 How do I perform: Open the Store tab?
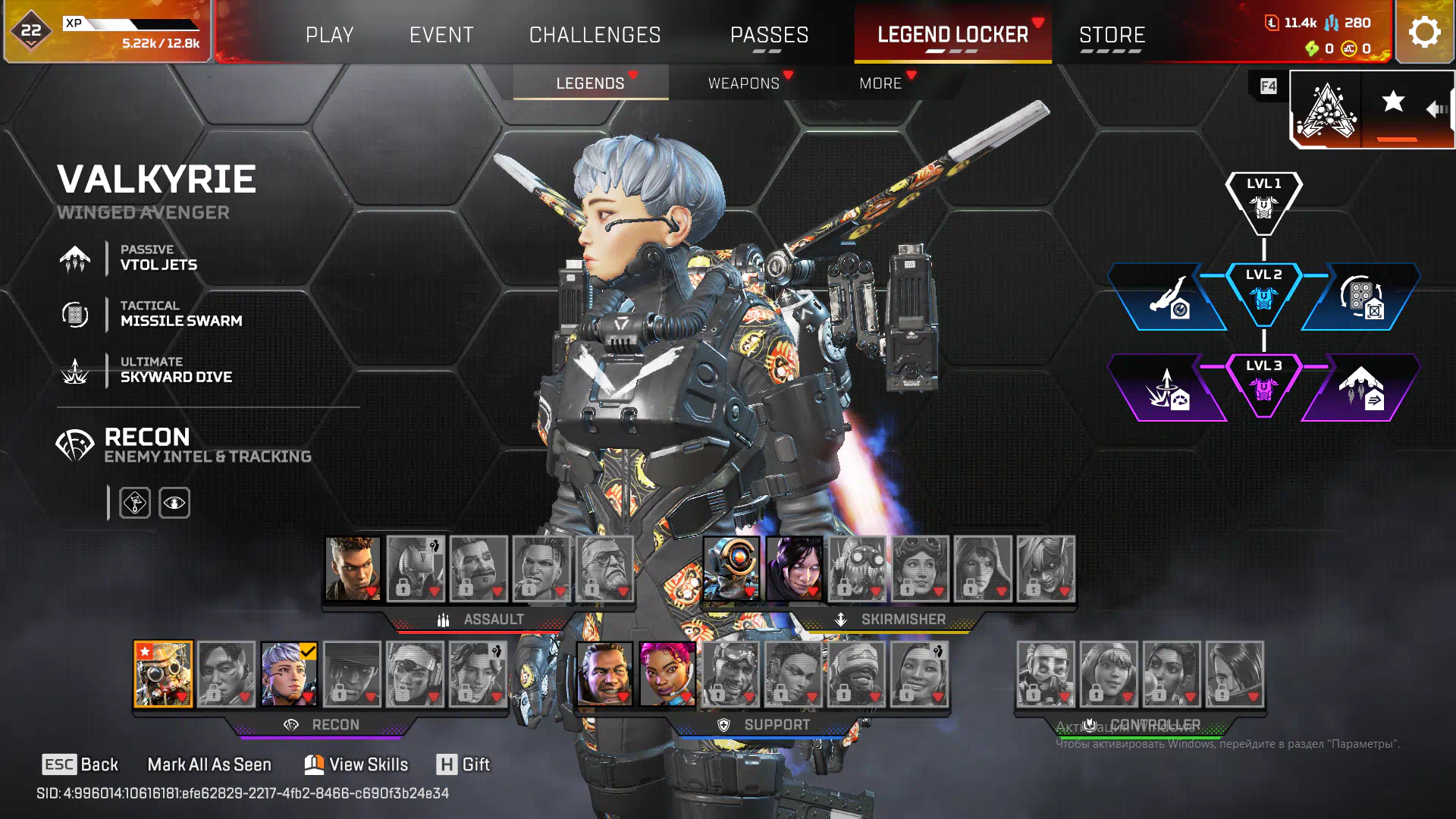(x=1112, y=35)
